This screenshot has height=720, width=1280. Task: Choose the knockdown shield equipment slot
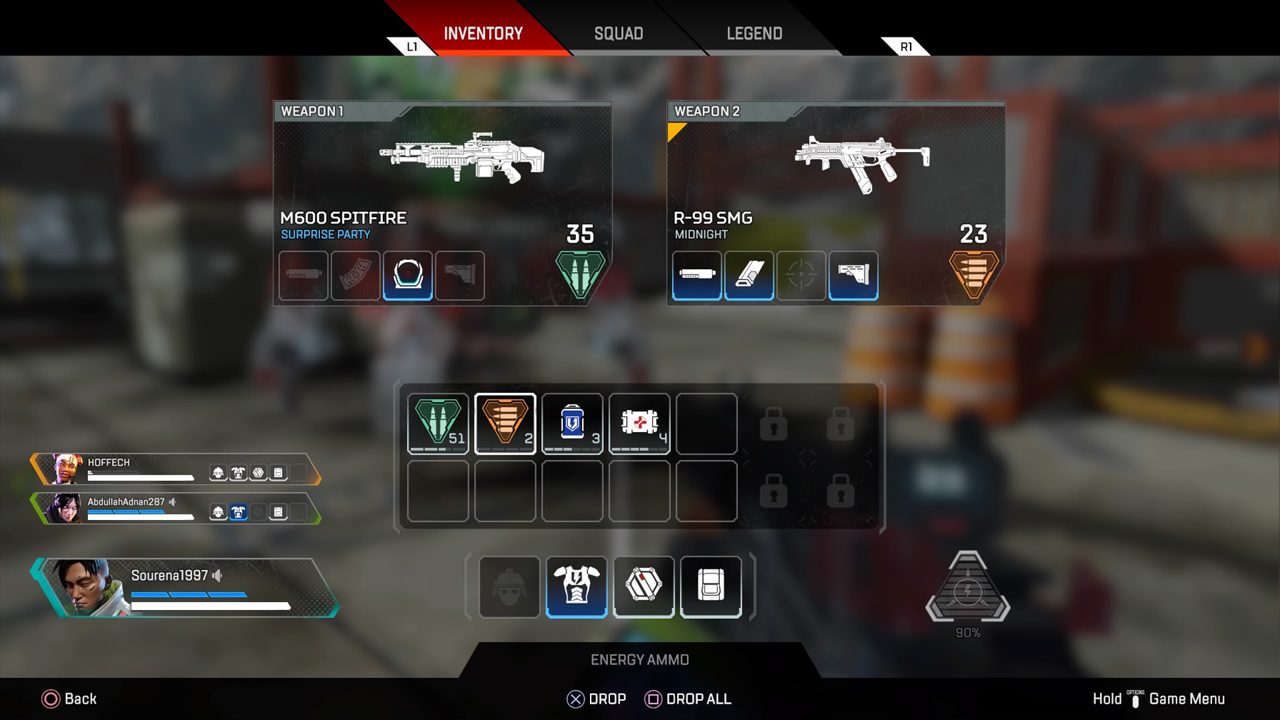pos(644,586)
